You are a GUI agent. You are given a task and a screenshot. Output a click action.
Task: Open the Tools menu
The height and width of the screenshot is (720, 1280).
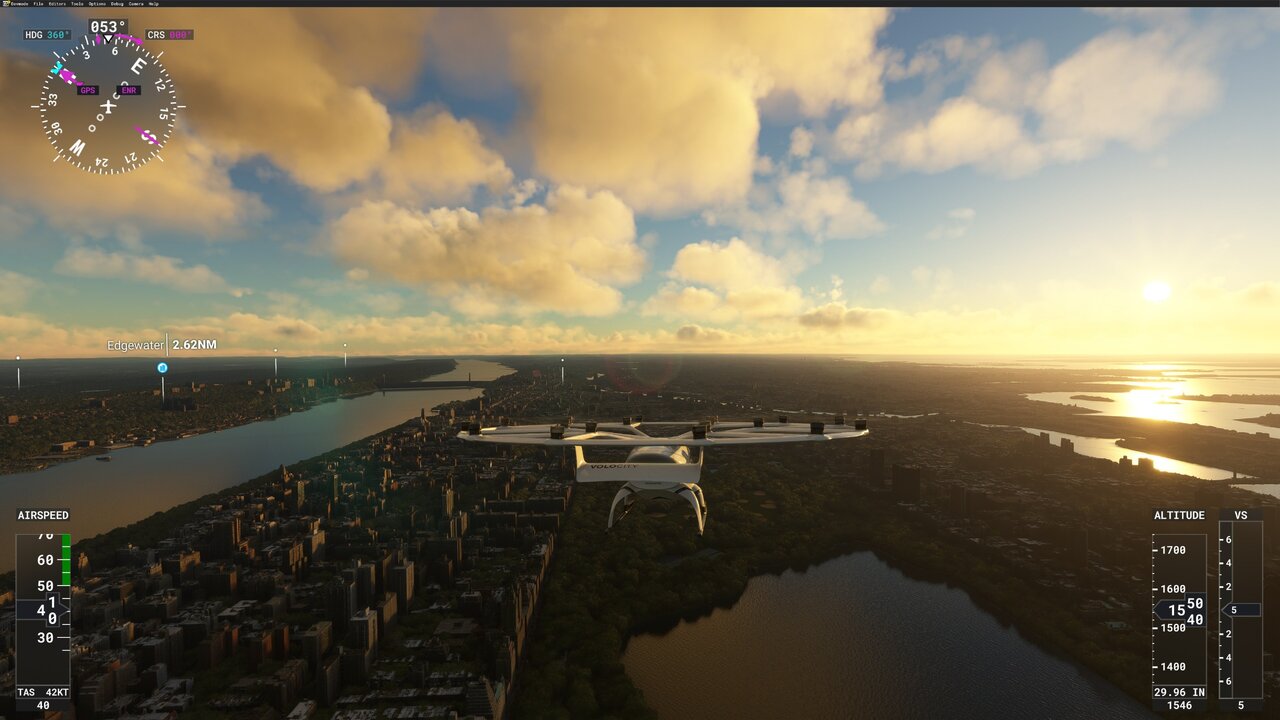[79, 4]
